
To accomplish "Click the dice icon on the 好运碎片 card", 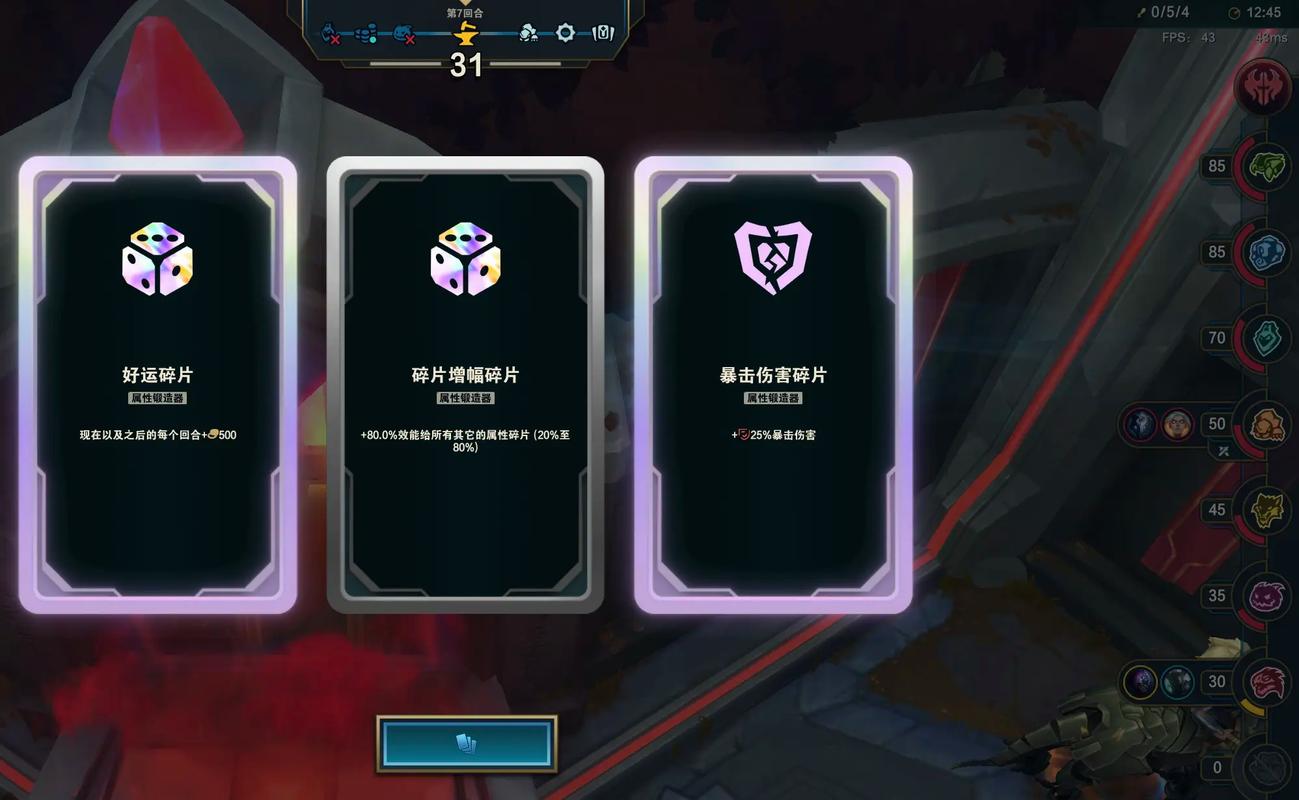I will point(156,260).
